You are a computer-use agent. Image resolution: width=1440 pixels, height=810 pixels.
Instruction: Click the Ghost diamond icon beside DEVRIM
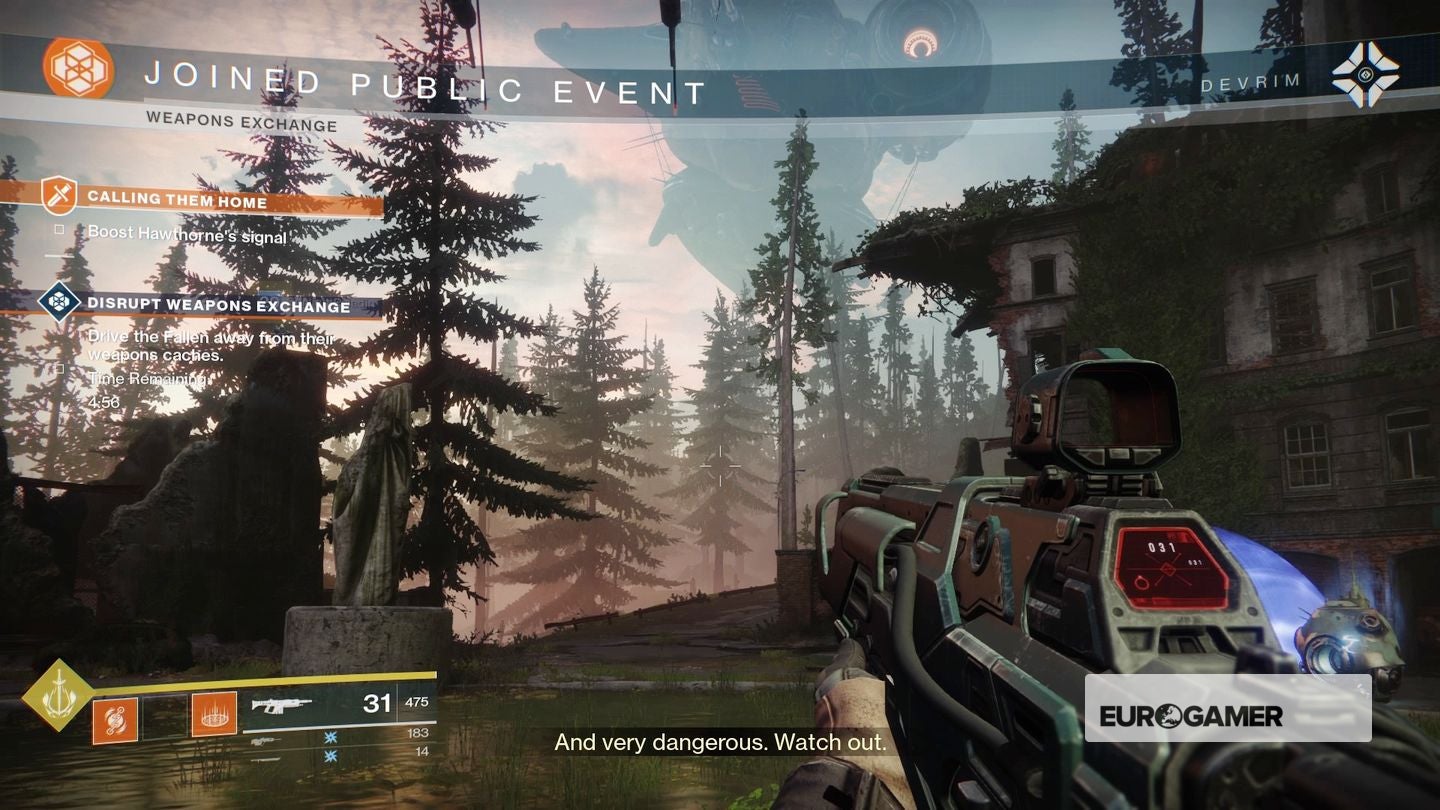coord(1366,72)
